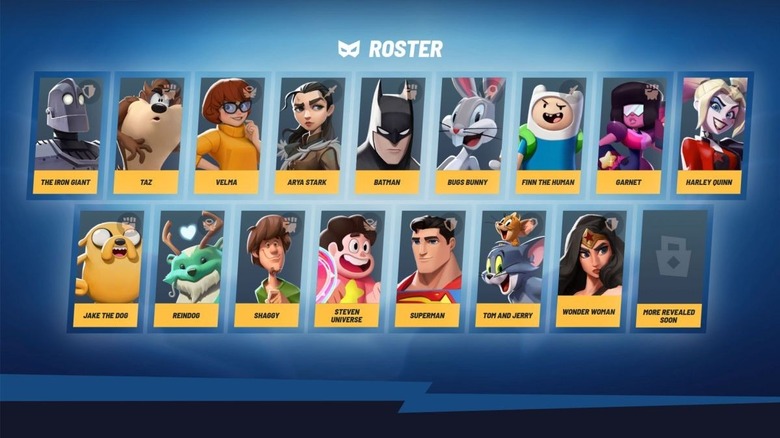Image resolution: width=780 pixels, height=438 pixels.
Task: Open the Garnet character card
Action: 630,135
